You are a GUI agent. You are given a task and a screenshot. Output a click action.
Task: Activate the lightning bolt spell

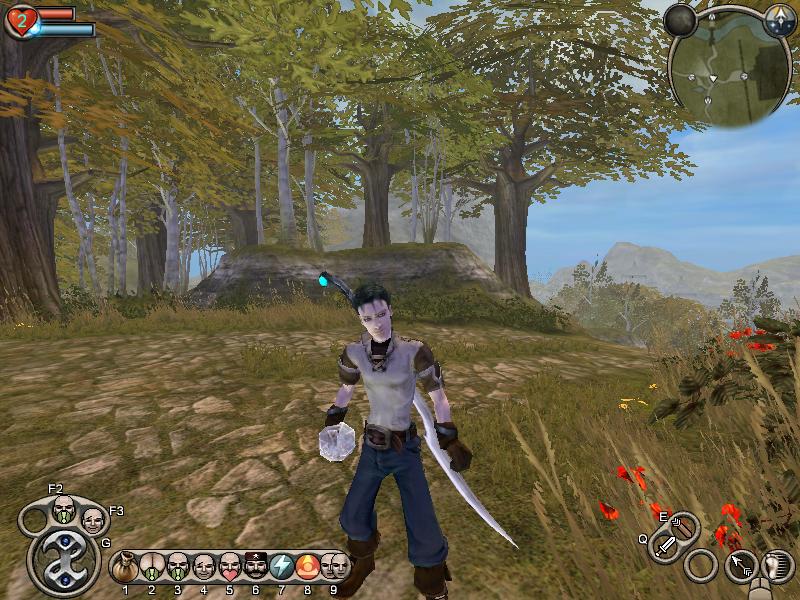click(x=282, y=567)
